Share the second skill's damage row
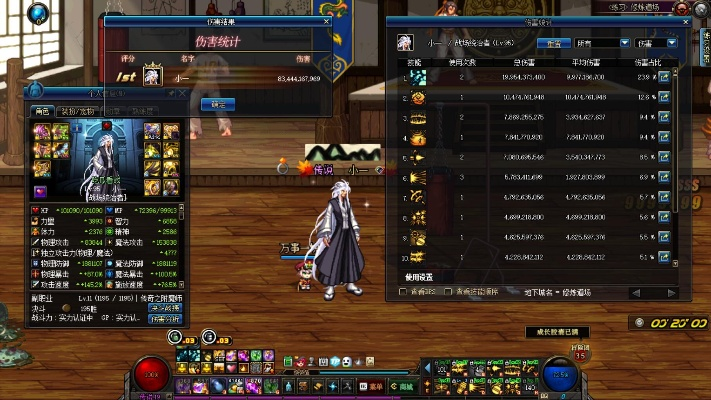This screenshot has height=400, width=711. point(663,98)
